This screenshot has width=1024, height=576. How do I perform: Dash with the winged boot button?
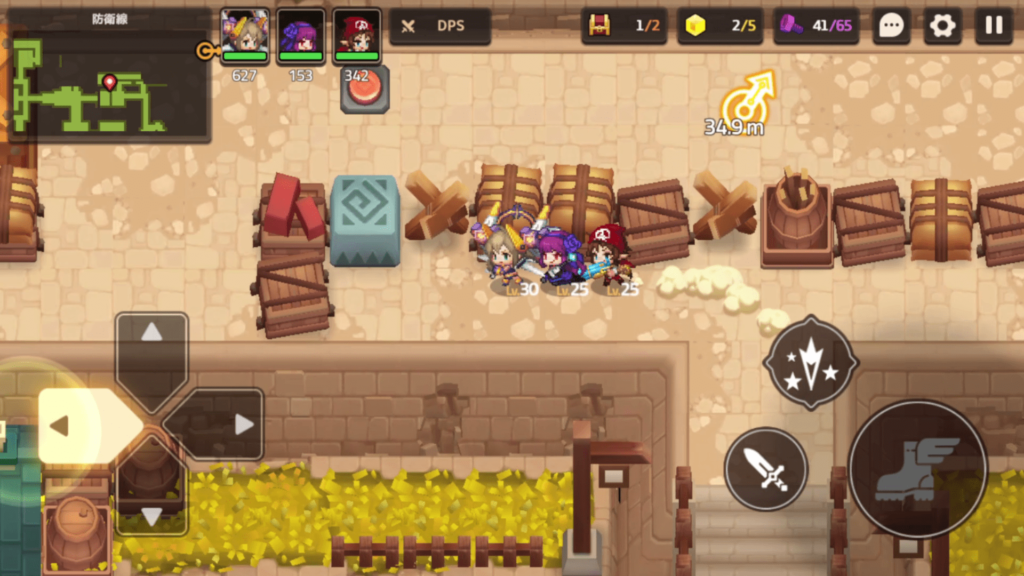917,468
